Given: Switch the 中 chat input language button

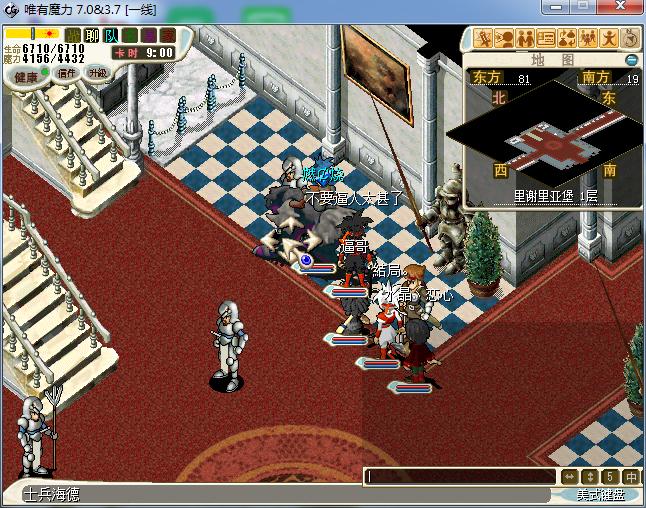Looking at the screenshot, I should (631, 477).
